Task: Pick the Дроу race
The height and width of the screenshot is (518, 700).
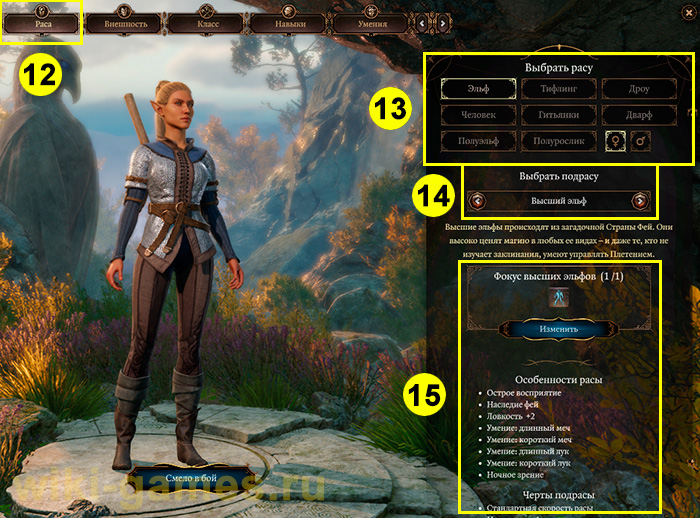Action: 640,89
